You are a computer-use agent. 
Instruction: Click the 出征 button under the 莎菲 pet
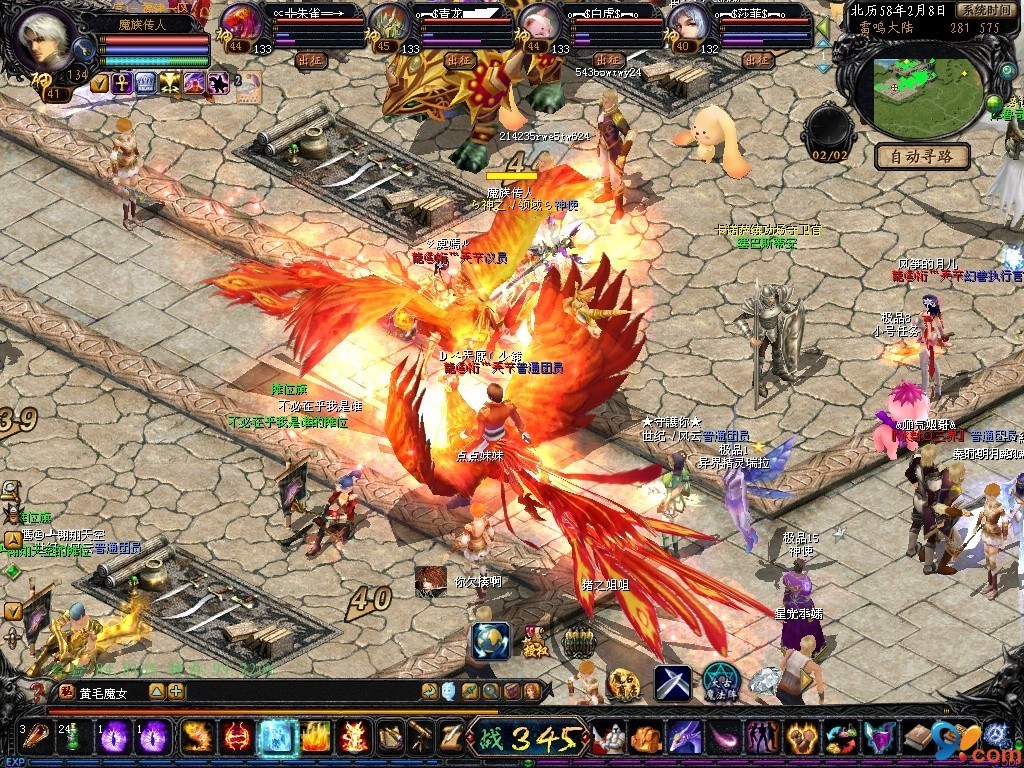(758, 60)
